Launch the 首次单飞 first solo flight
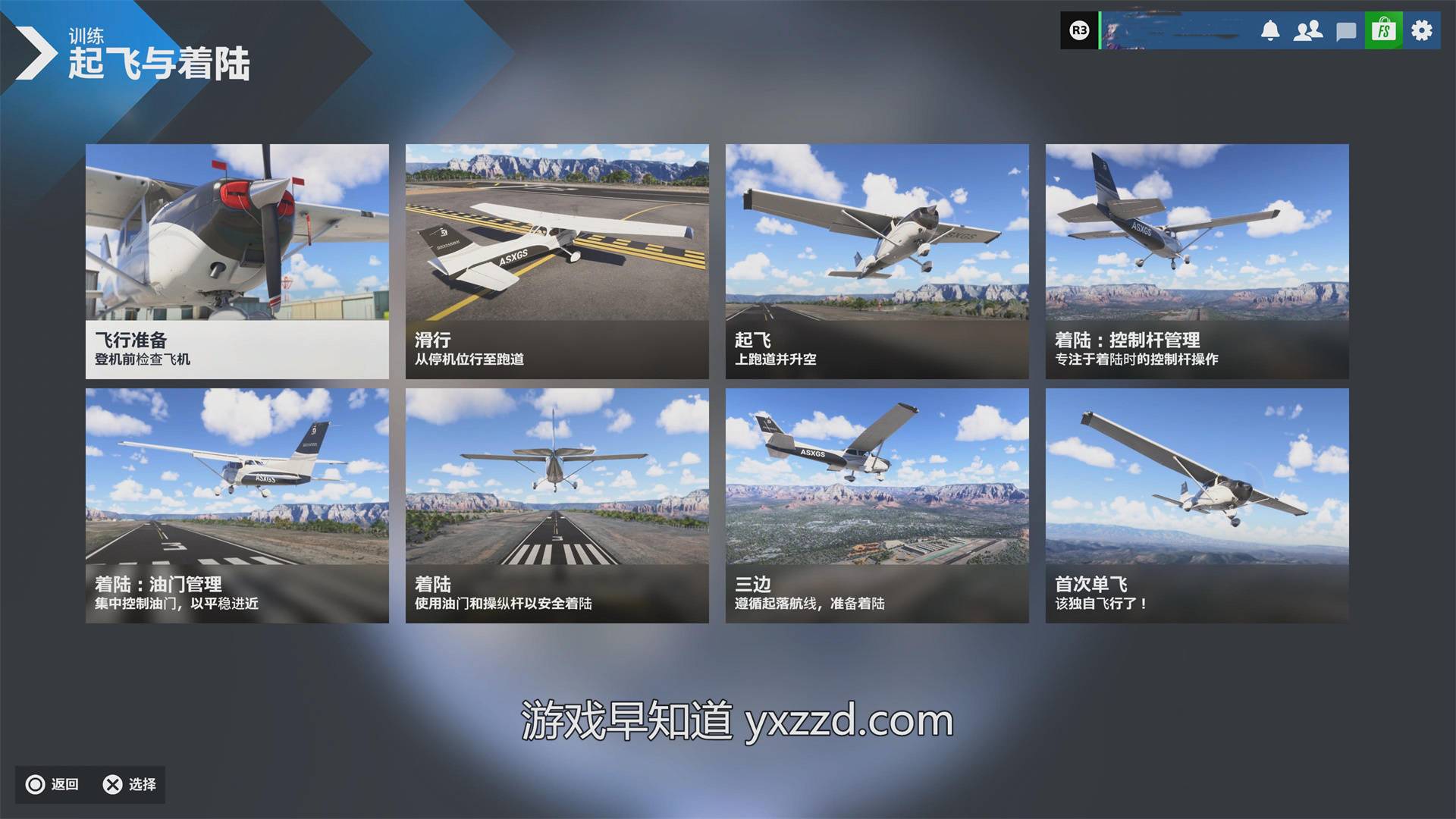 pos(1197,505)
